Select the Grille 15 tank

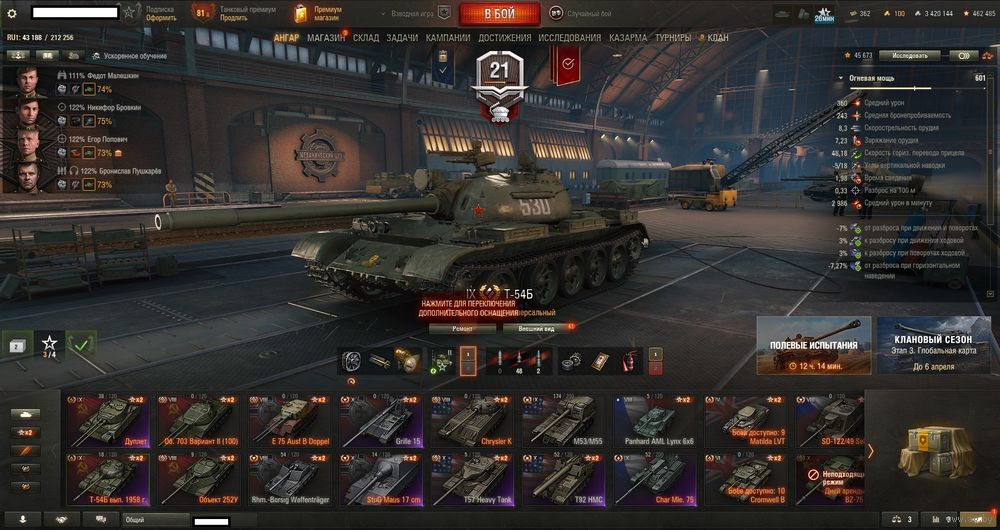click(380, 419)
